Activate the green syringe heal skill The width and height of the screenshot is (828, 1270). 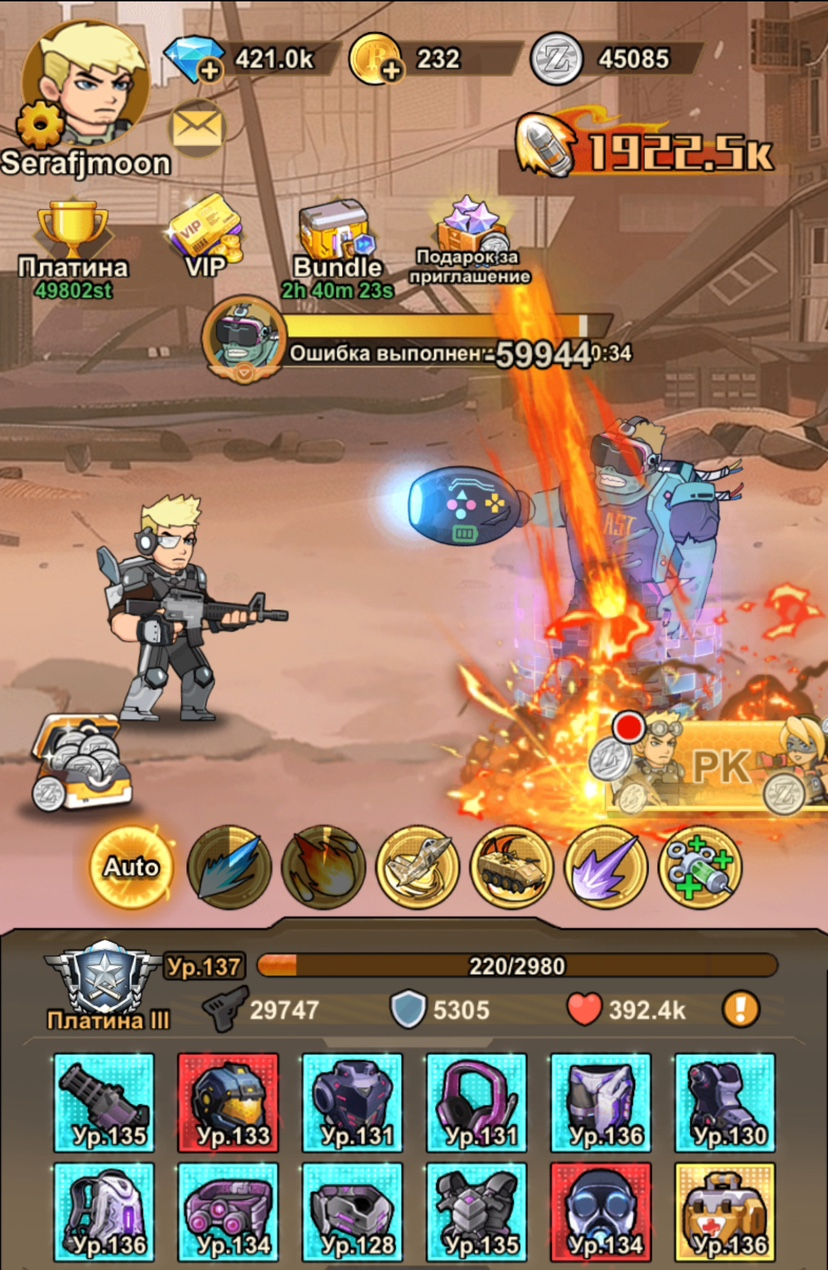(x=700, y=866)
